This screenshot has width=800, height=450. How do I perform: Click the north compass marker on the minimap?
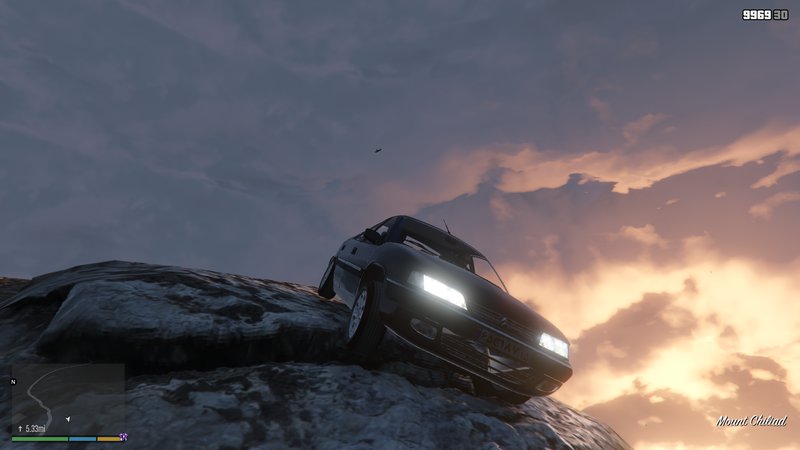13,381
